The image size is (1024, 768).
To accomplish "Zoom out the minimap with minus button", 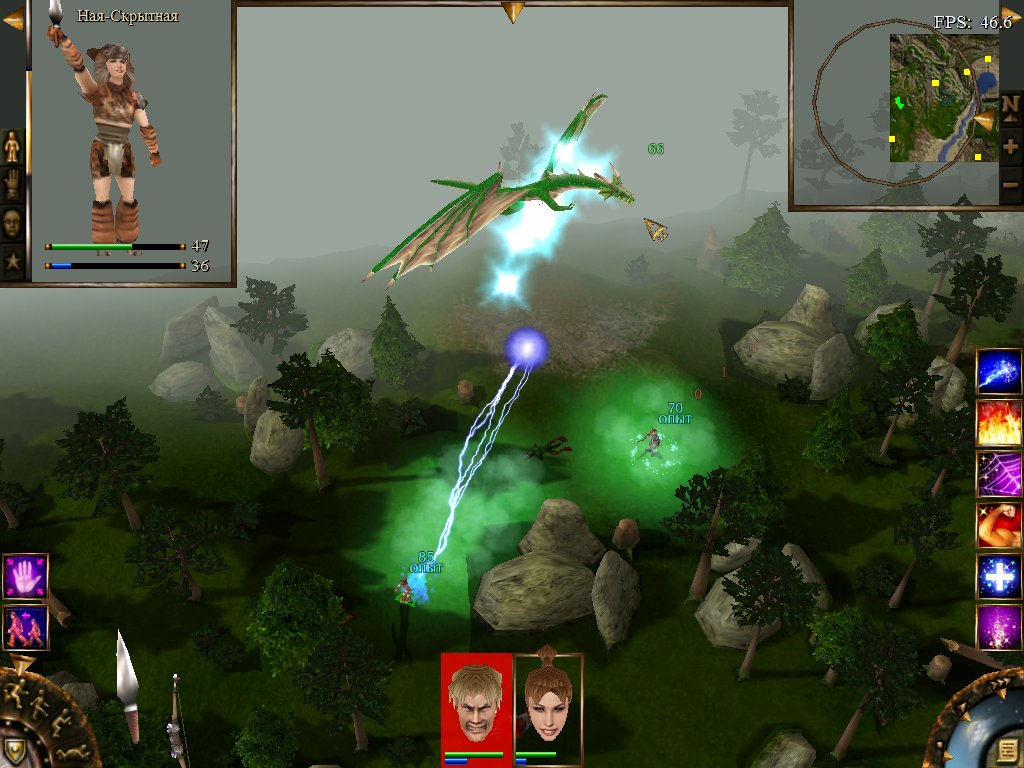I will pyautogui.click(x=1011, y=184).
